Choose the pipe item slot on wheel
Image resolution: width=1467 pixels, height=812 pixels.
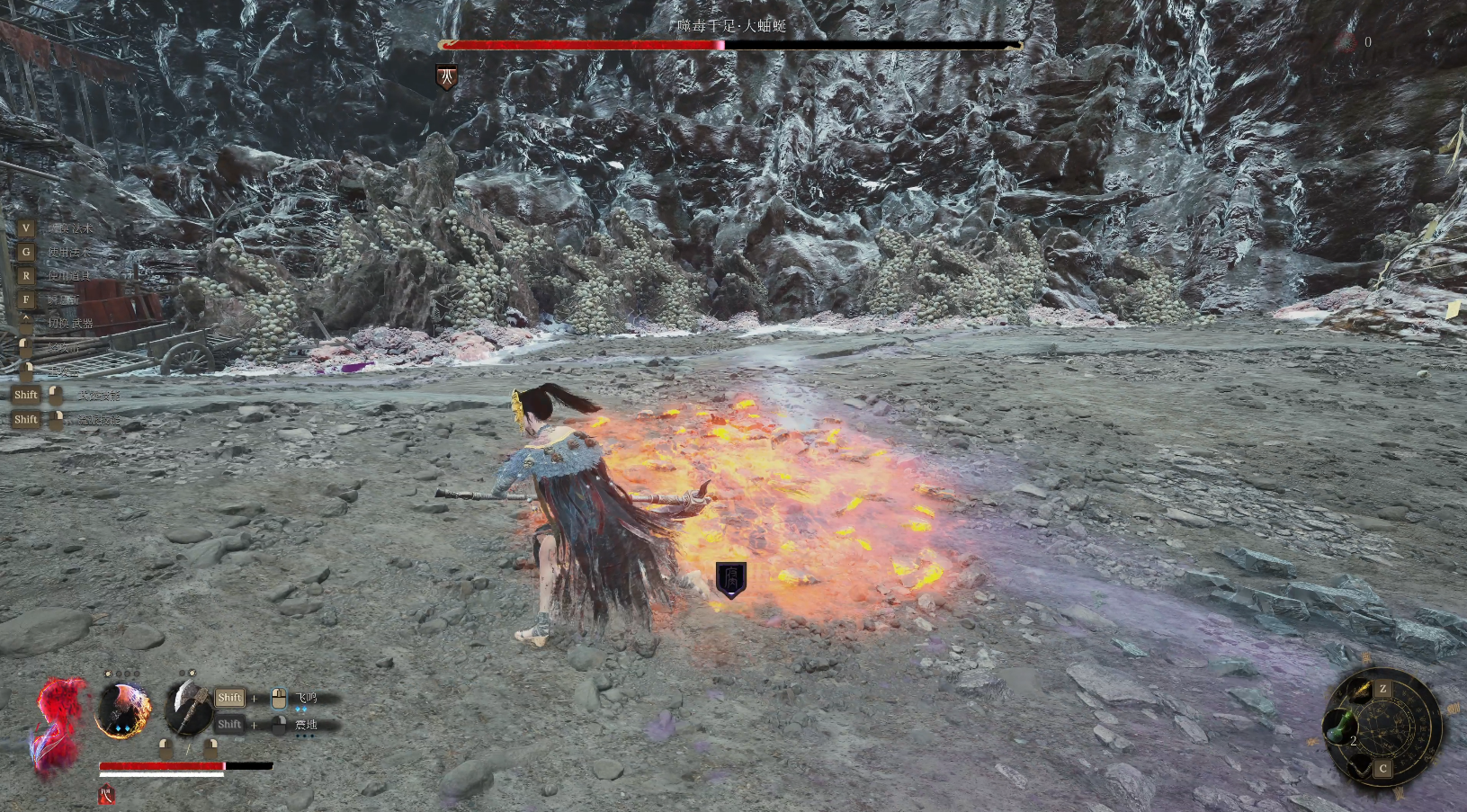(1361, 765)
